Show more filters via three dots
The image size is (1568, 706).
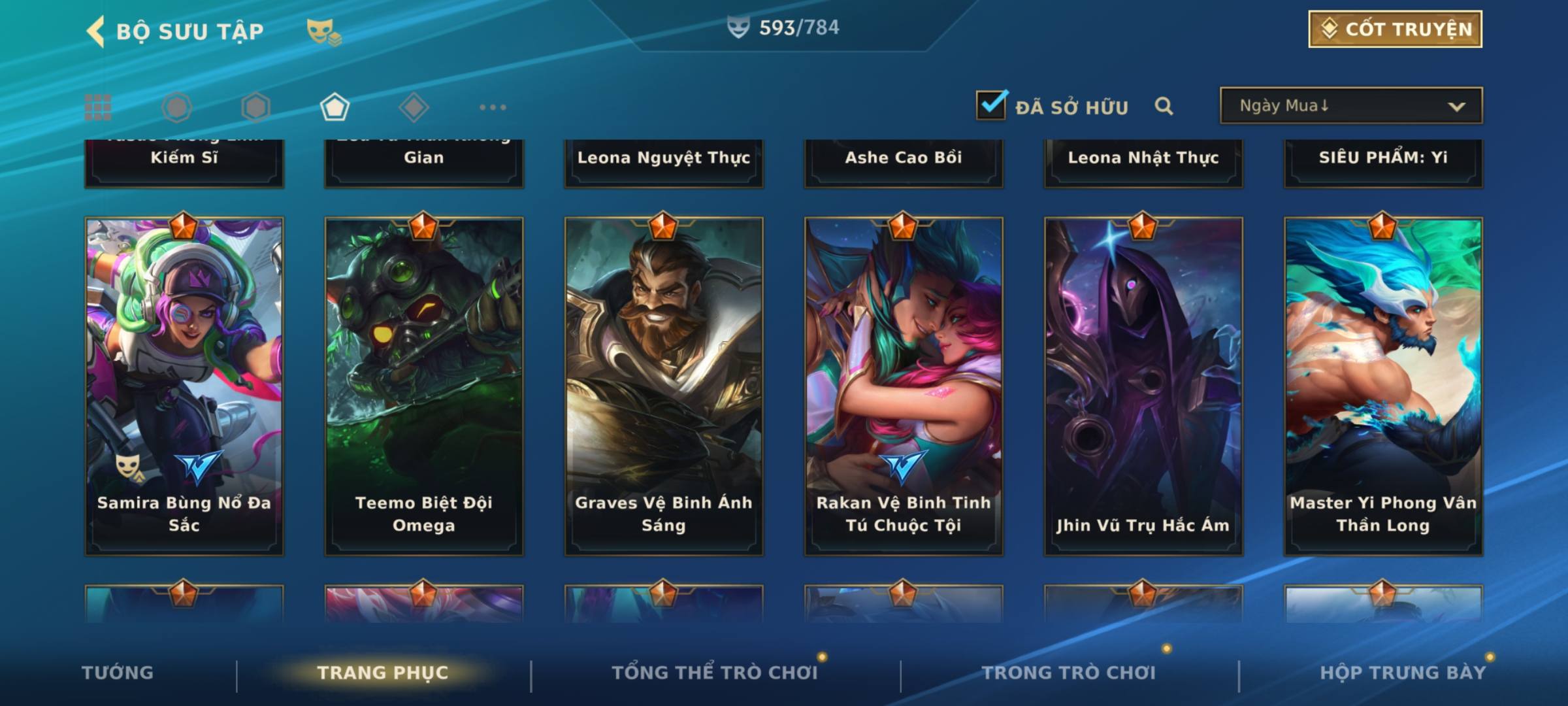click(x=493, y=107)
